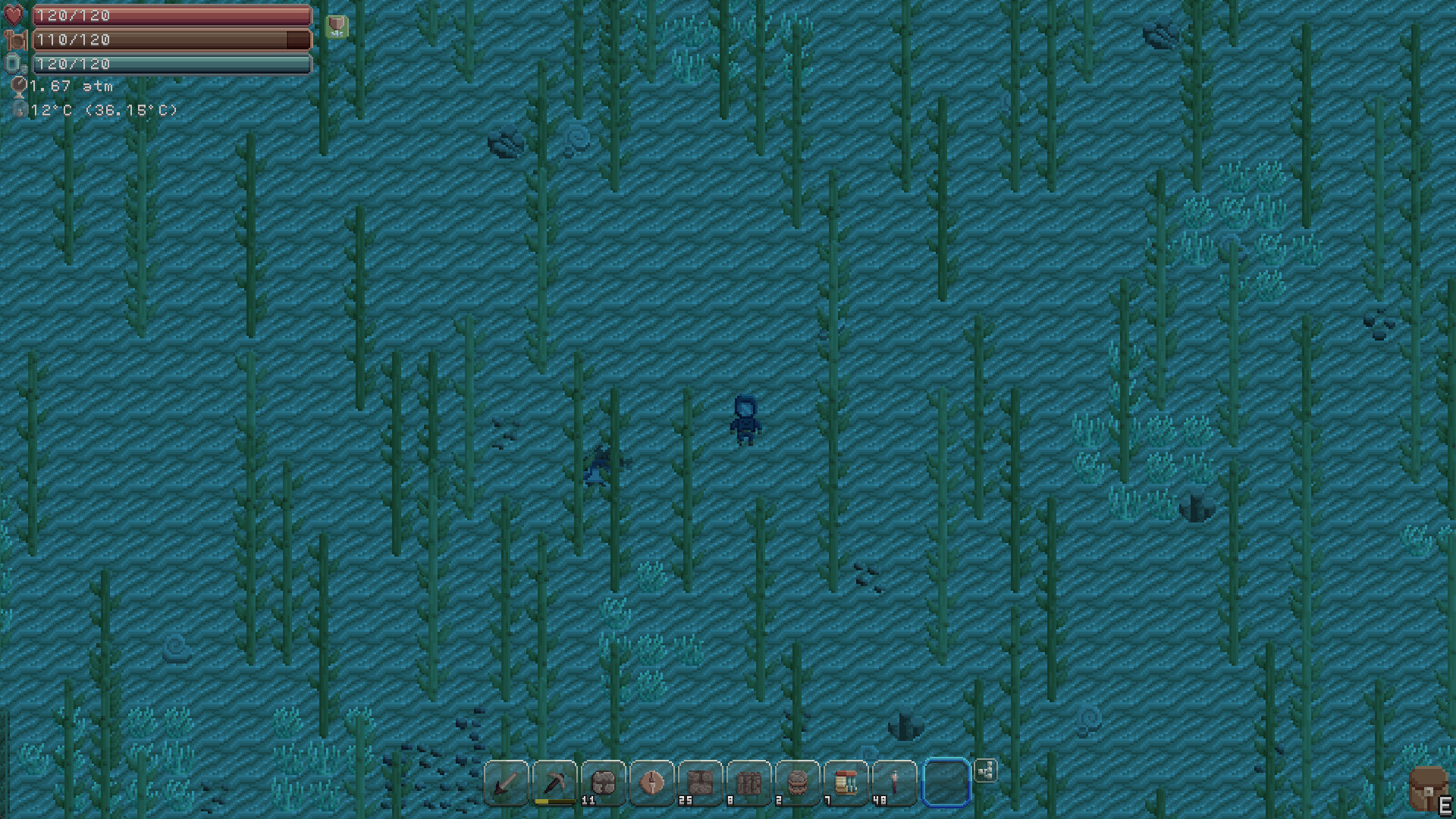This screenshot has width=1456, height=819.
Task: Select the sword in the first hotbar slot
Action: [507, 783]
